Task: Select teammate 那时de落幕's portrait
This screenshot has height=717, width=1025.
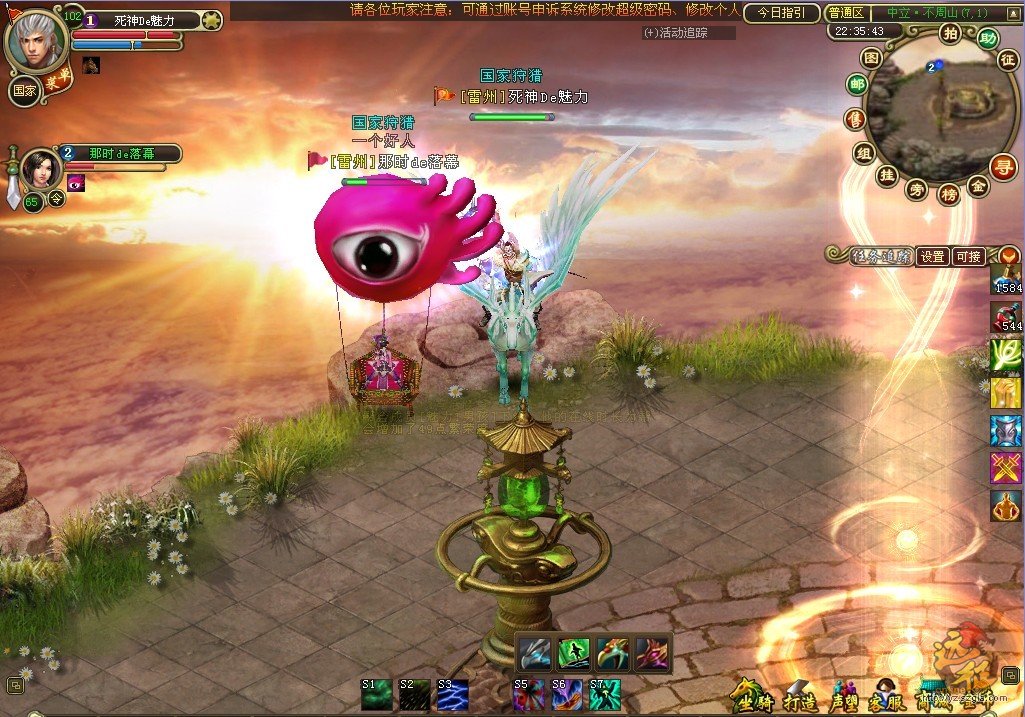Action: click(x=42, y=168)
